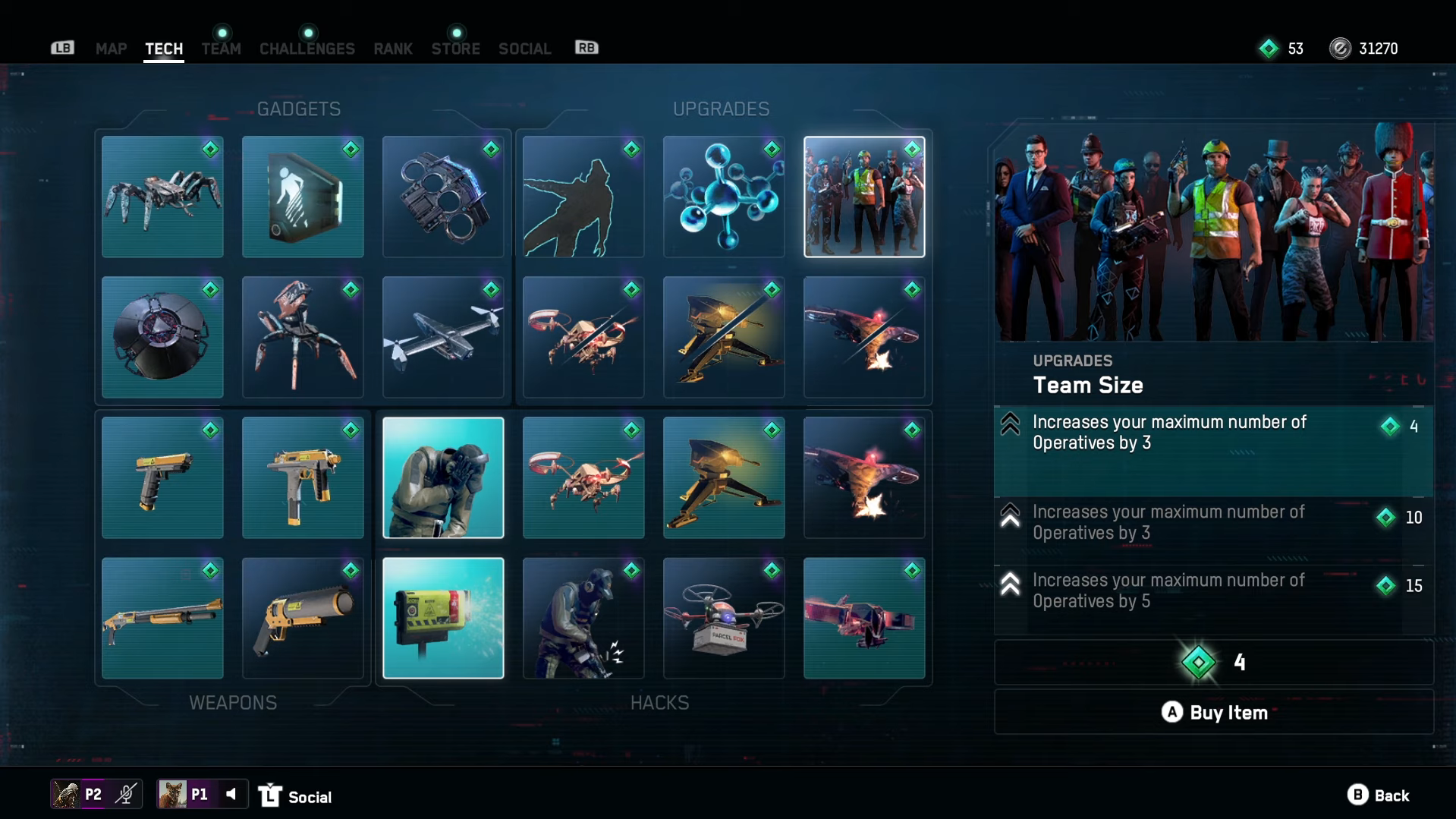Pick the blue molecule upgrade tile

coord(724,197)
